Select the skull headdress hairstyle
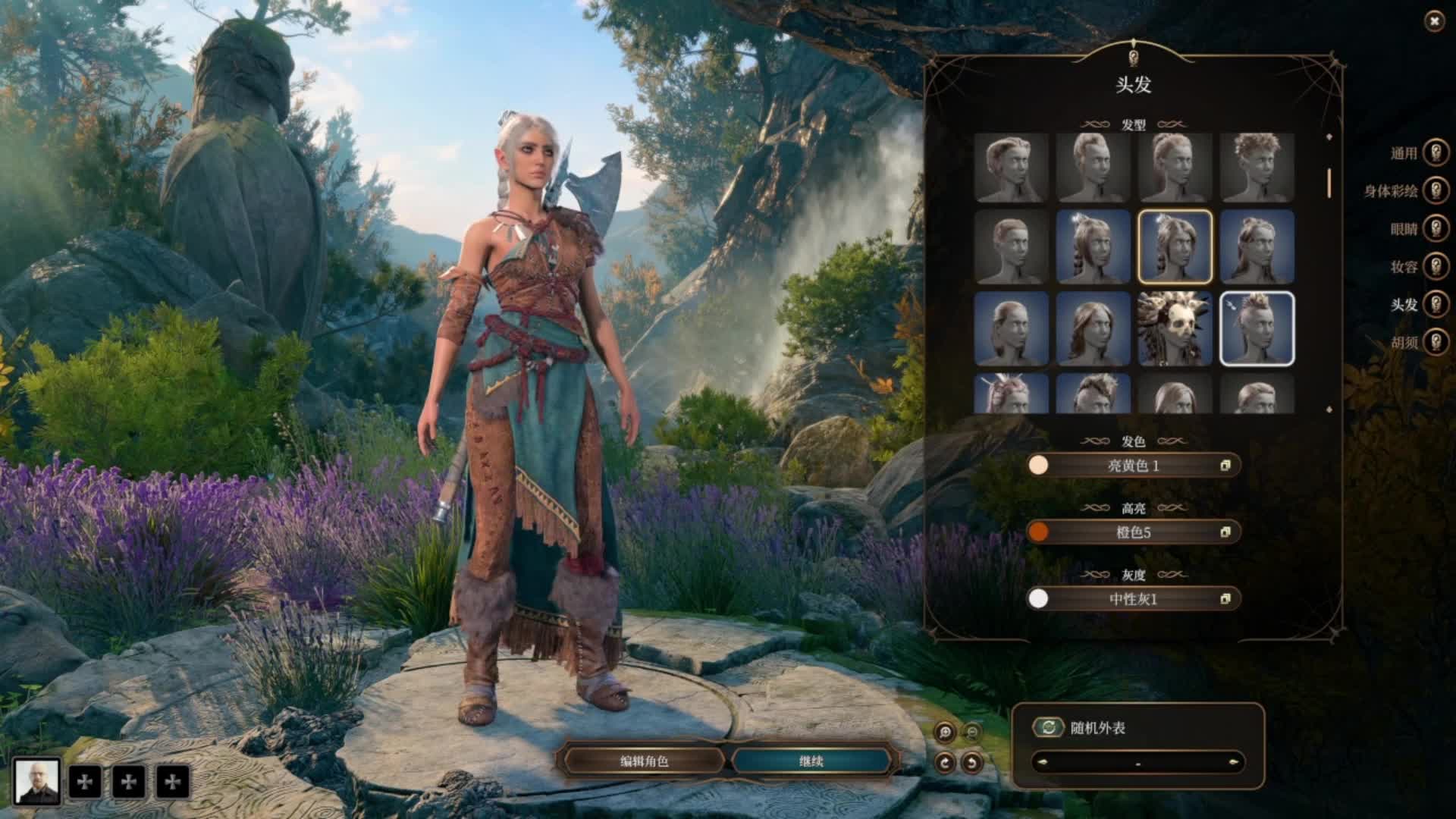The width and height of the screenshot is (1456, 819). click(1175, 328)
